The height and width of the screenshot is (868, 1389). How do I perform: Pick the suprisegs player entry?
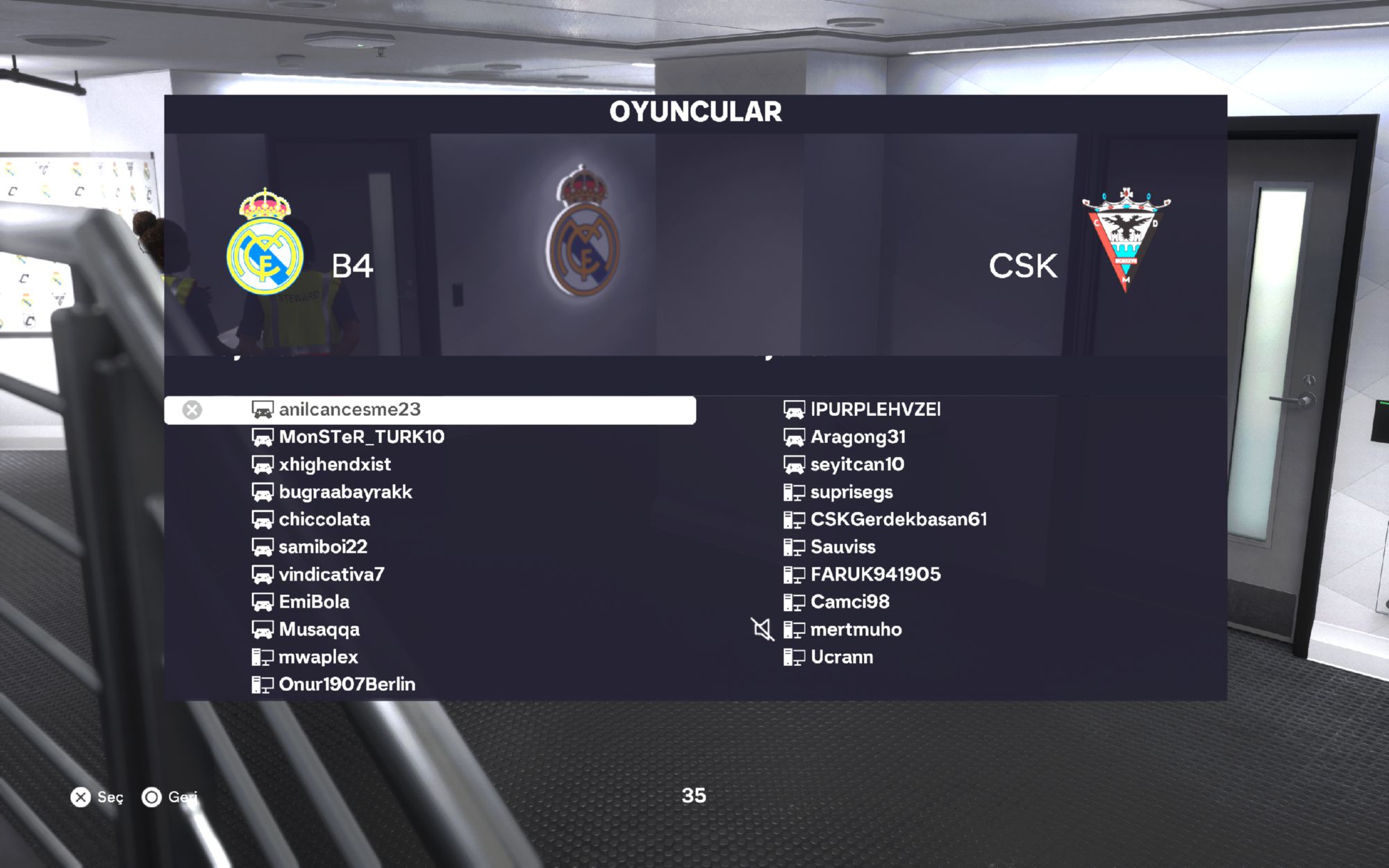tap(851, 492)
